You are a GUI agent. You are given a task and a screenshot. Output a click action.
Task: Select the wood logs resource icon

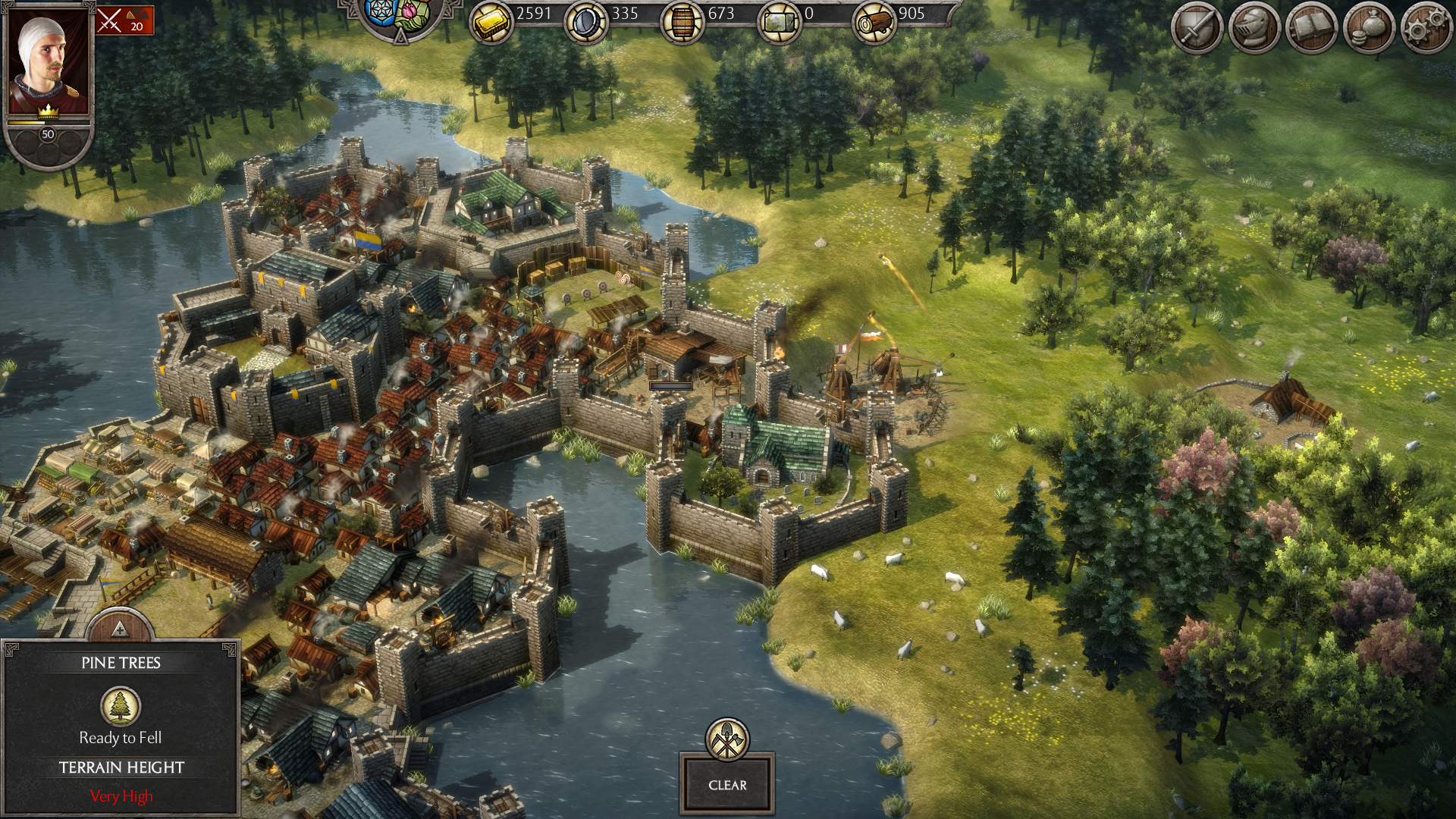click(874, 23)
